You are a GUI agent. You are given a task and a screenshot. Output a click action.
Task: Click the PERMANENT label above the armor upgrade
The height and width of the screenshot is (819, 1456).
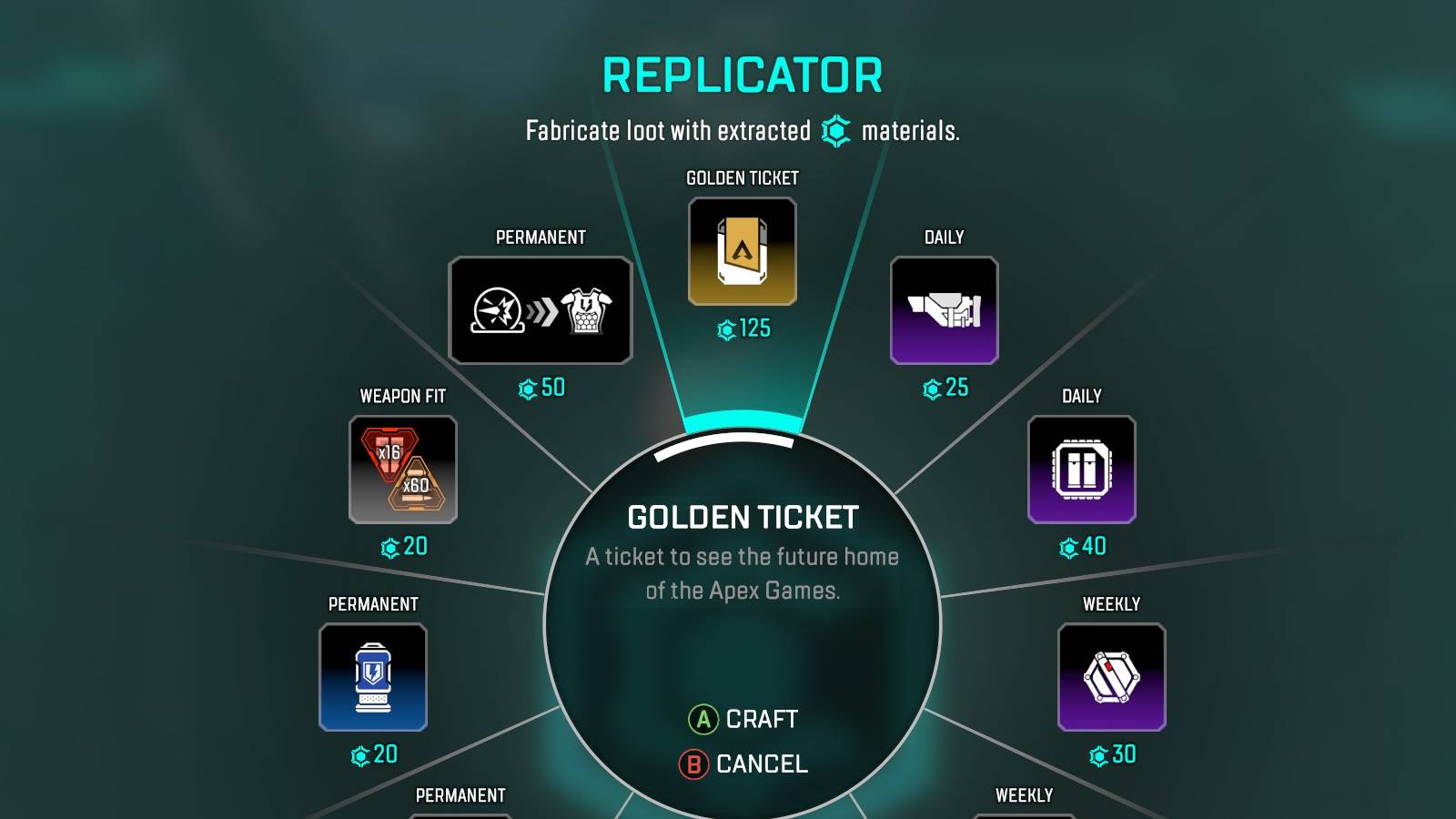coord(541,238)
